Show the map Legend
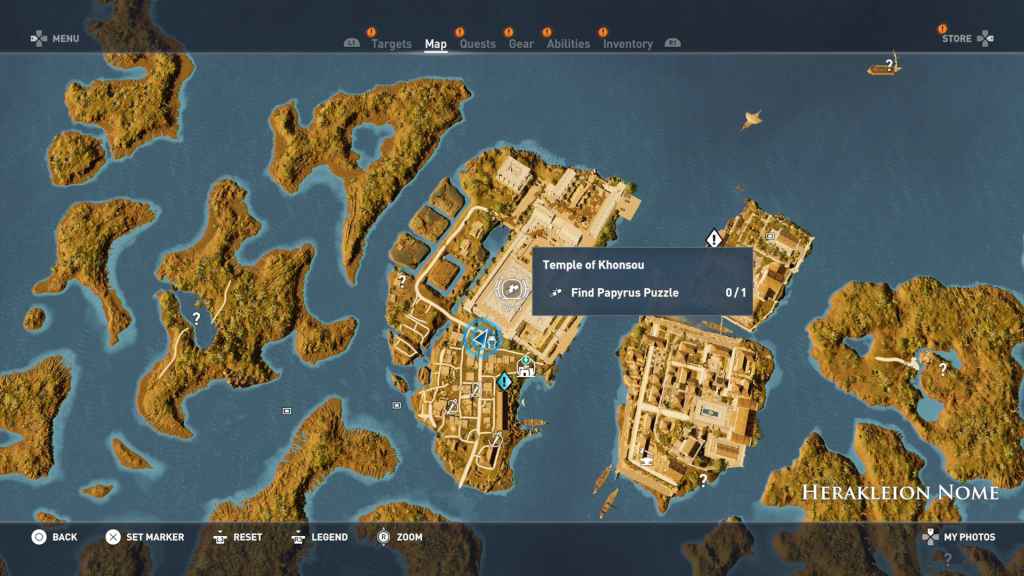 tap(319, 537)
